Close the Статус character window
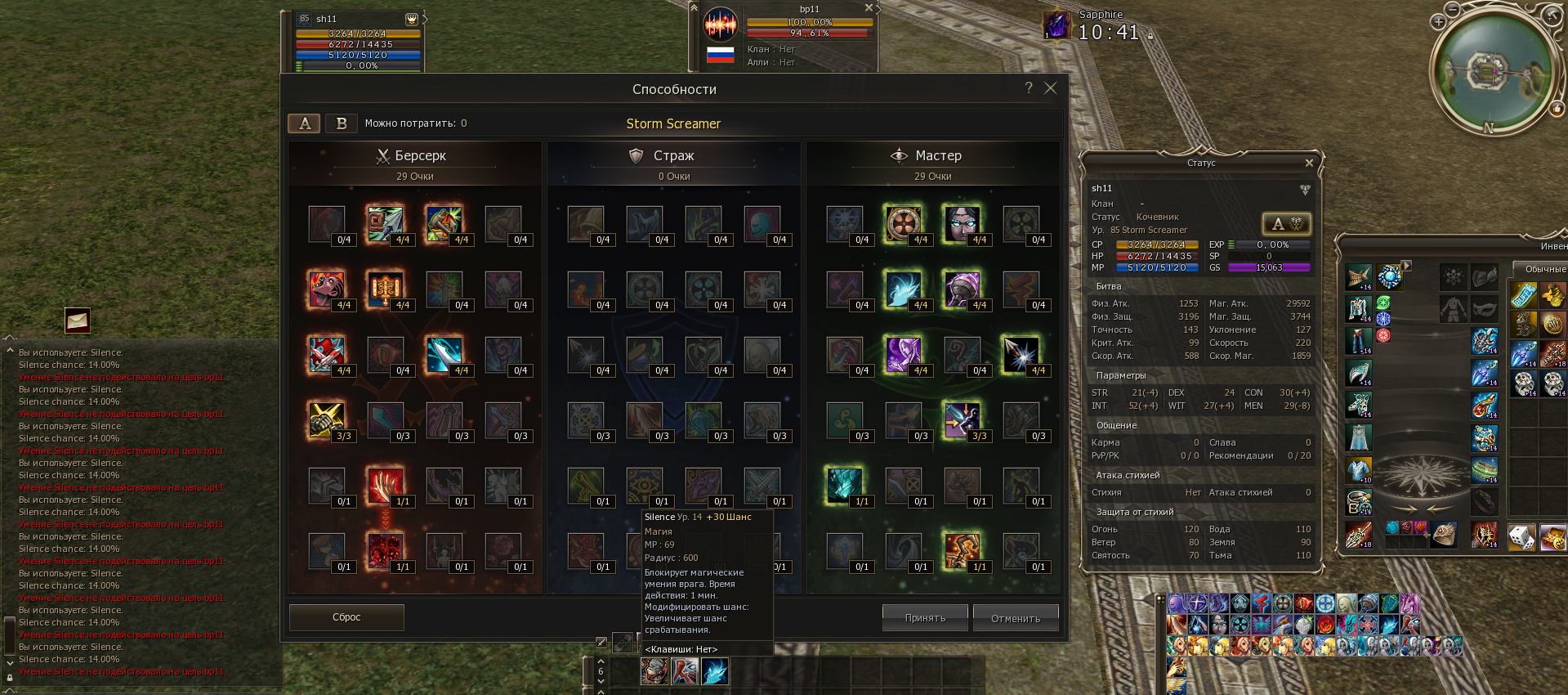 click(x=1309, y=163)
